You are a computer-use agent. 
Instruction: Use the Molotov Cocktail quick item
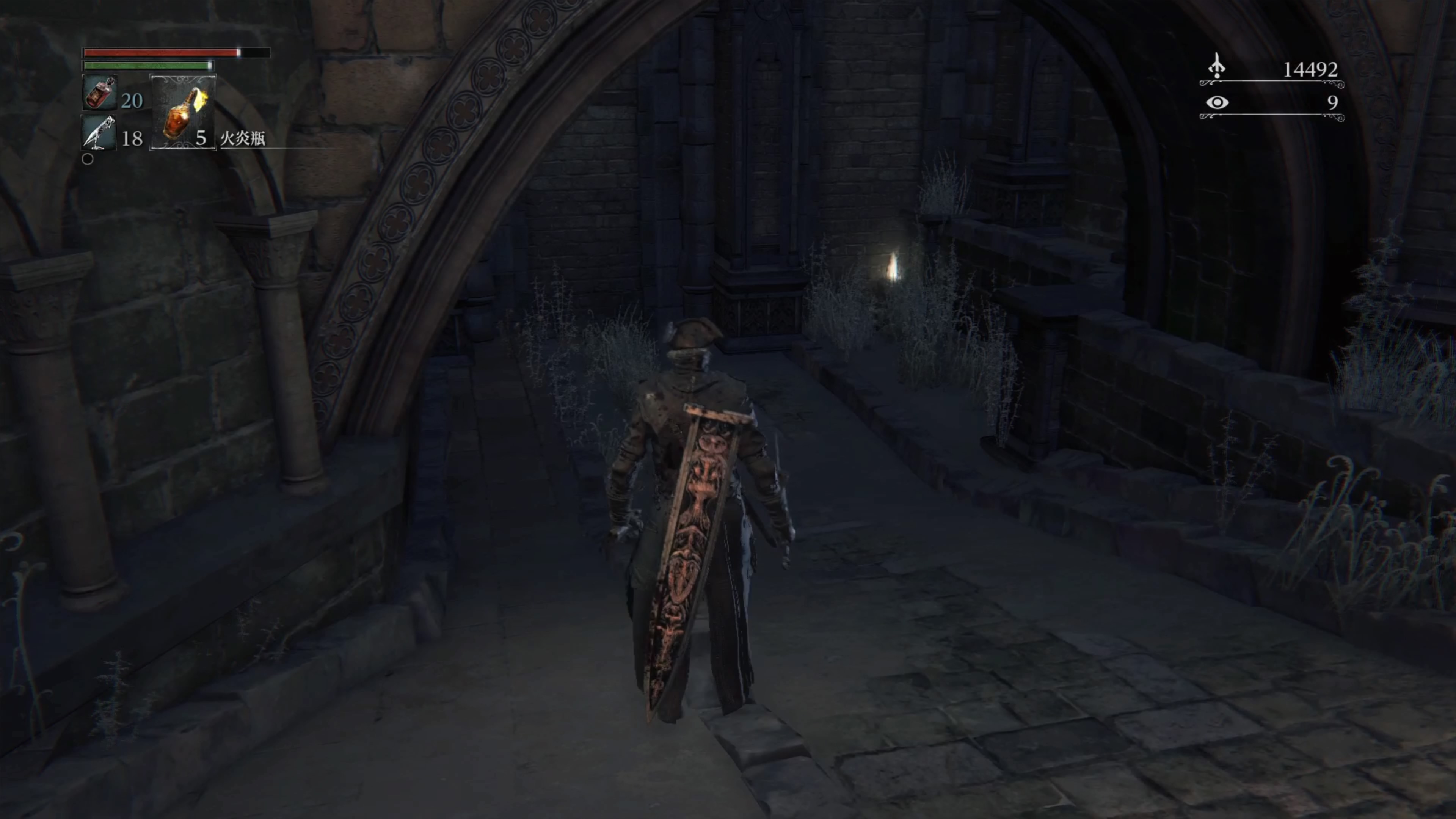pos(182,113)
